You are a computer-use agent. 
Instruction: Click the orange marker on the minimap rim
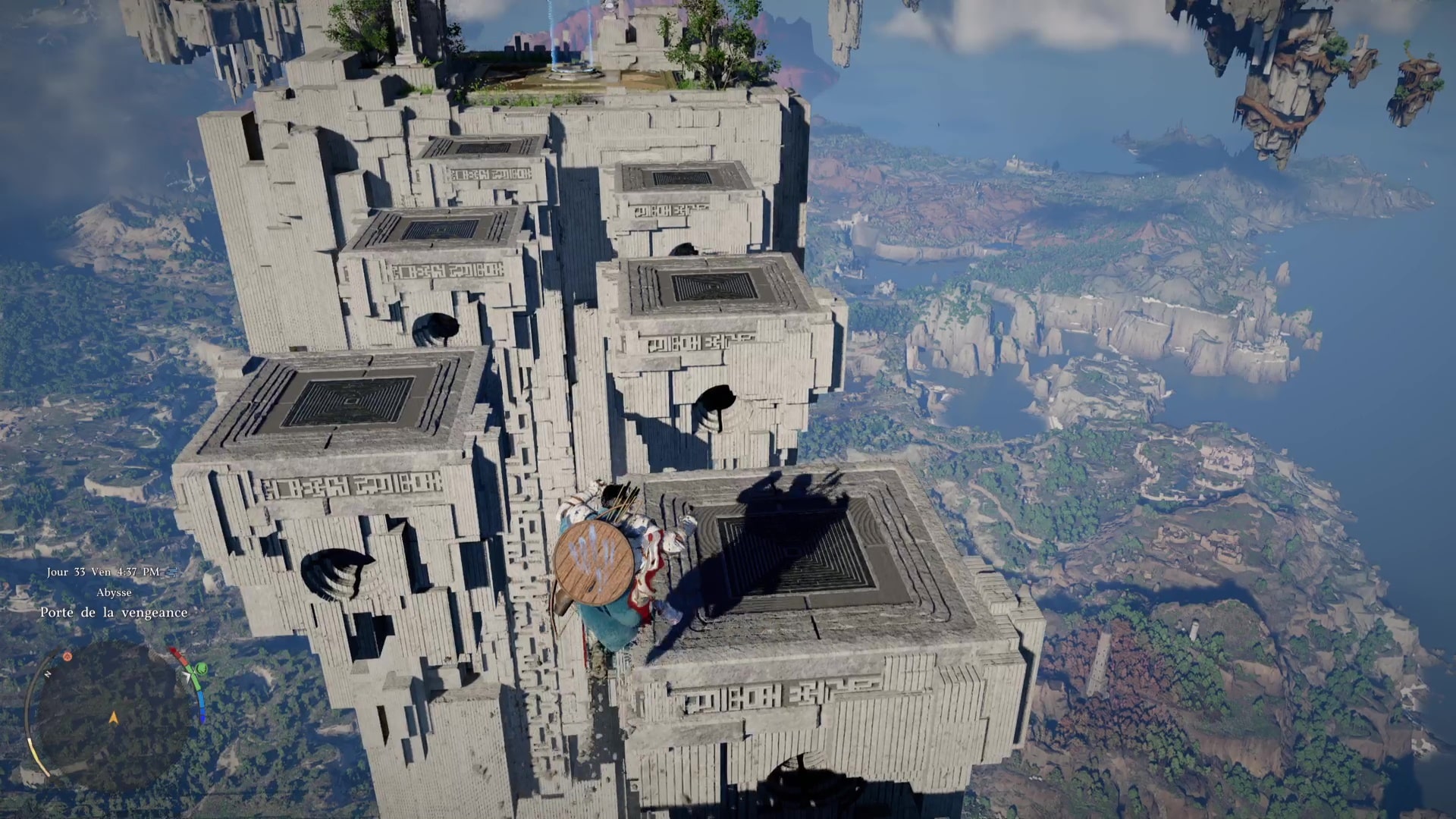(x=67, y=657)
